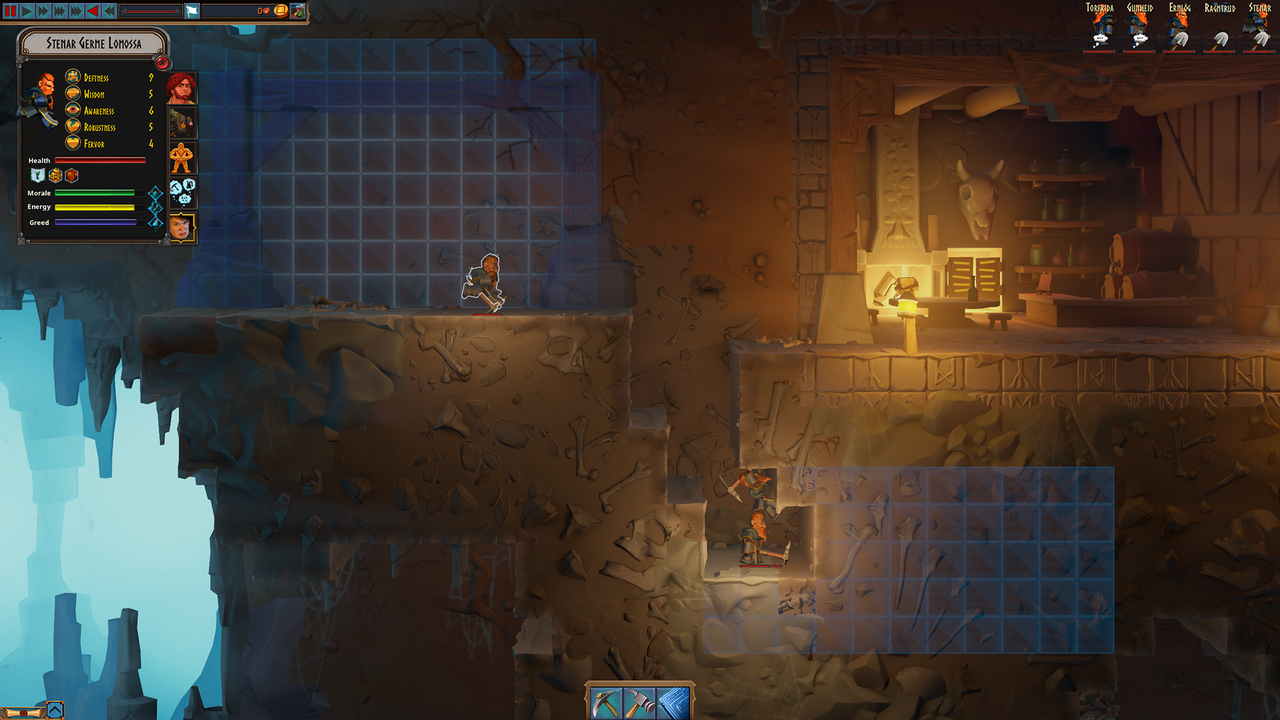The width and height of the screenshot is (1280, 720).
Task: Click the Morale upgrade diamond
Action: [x=156, y=192]
